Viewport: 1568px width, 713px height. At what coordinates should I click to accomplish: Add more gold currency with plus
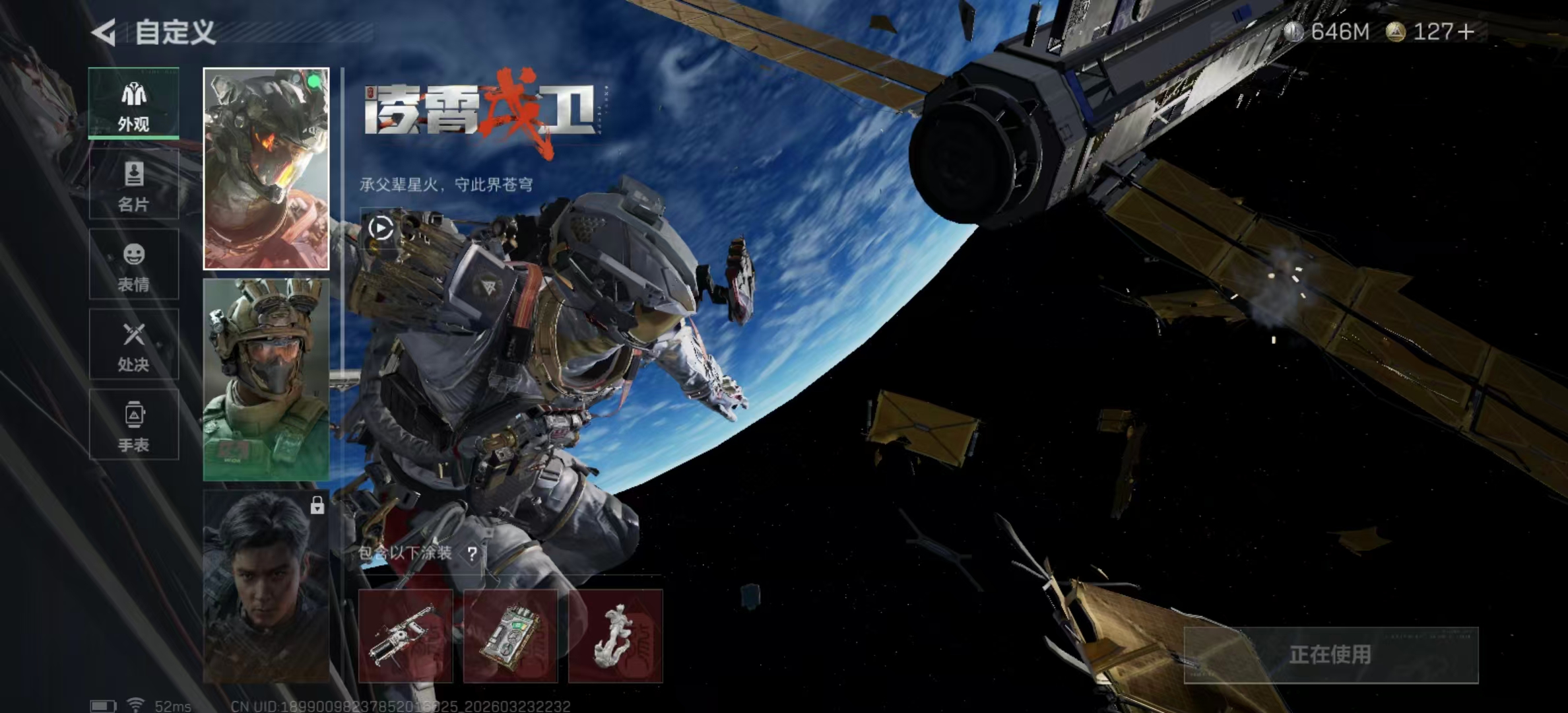click(x=1466, y=32)
